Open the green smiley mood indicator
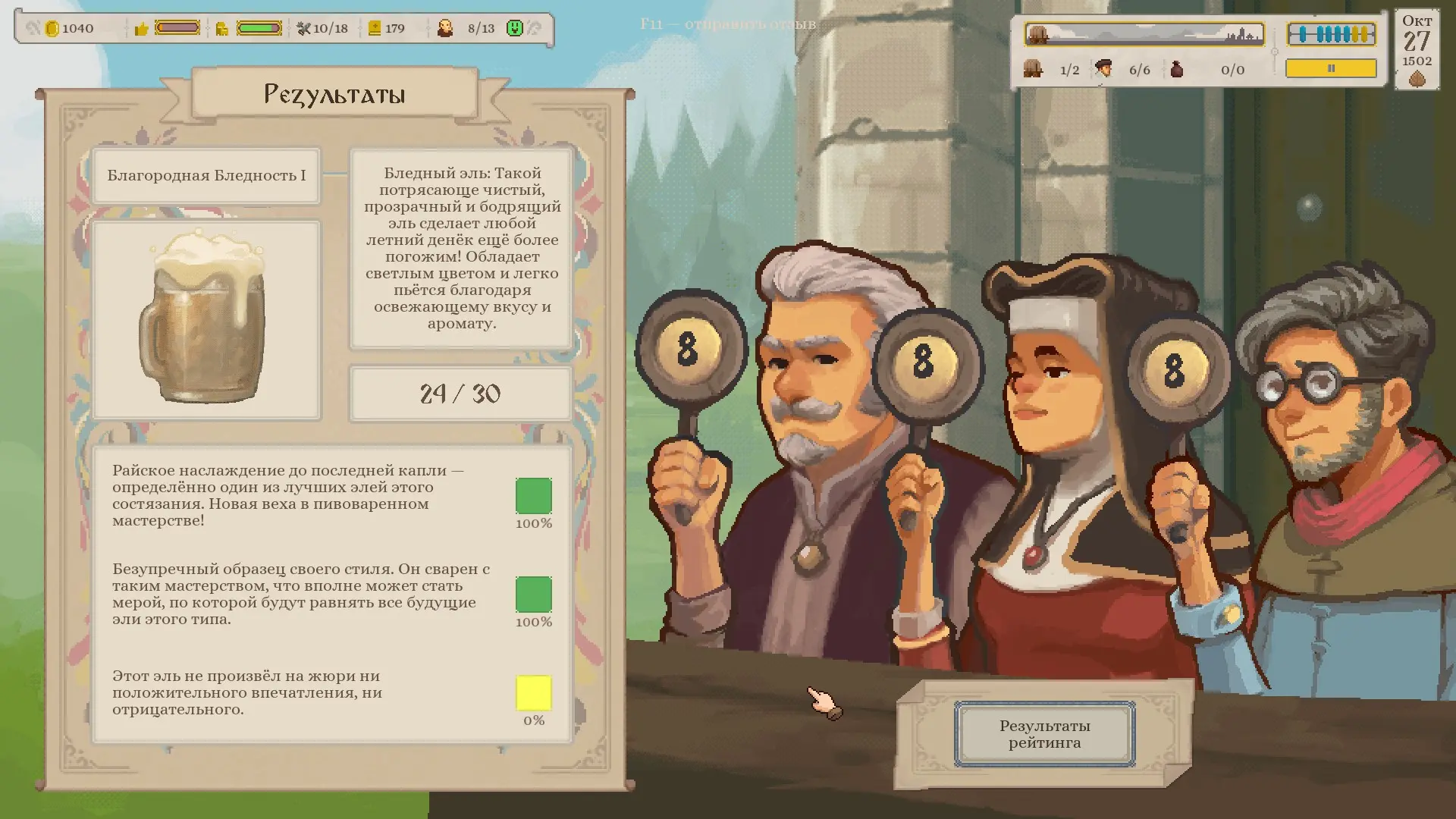1456x819 pixels. [x=515, y=29]
